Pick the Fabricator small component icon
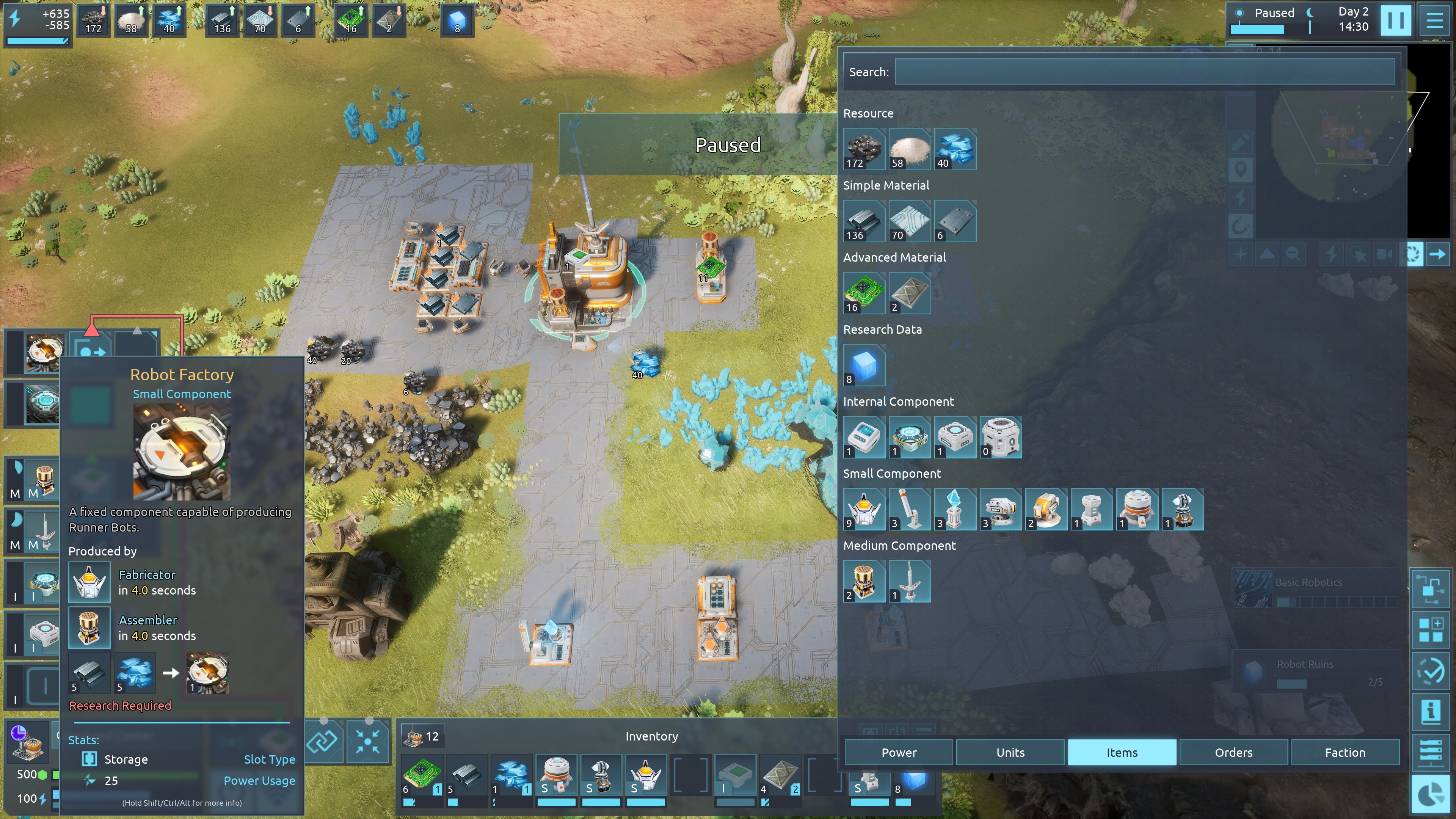 (x=864, y=509)
